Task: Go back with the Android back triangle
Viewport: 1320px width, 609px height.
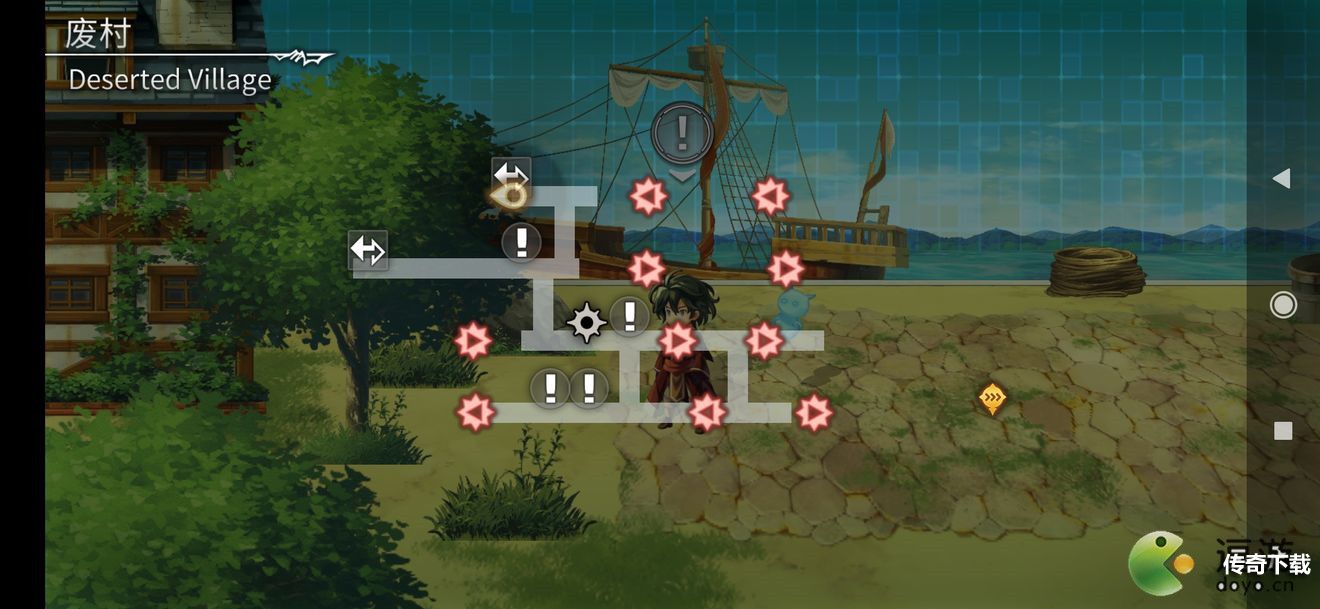Action: click(1281, 179)
